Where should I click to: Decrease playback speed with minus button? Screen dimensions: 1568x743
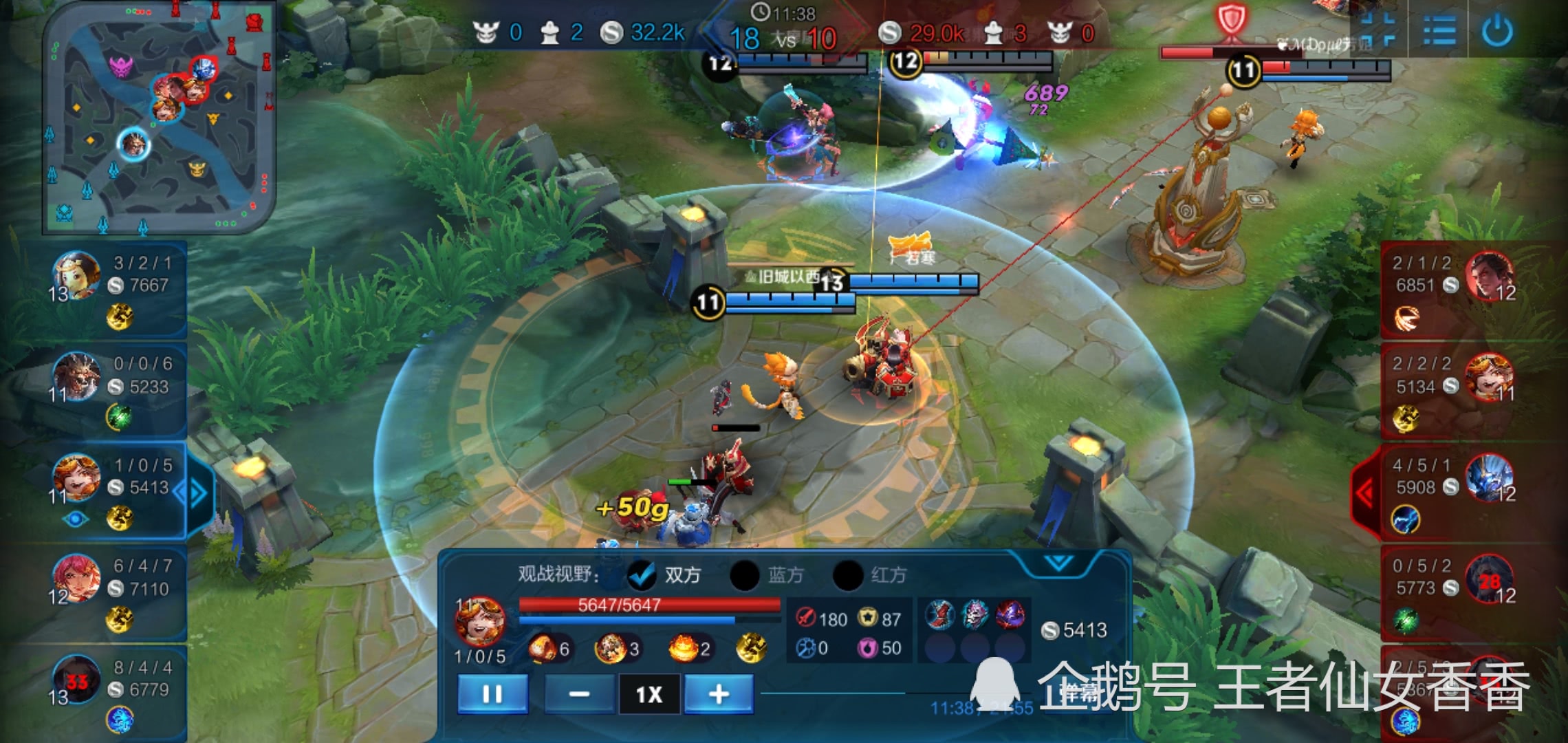(x=579, y=694)
